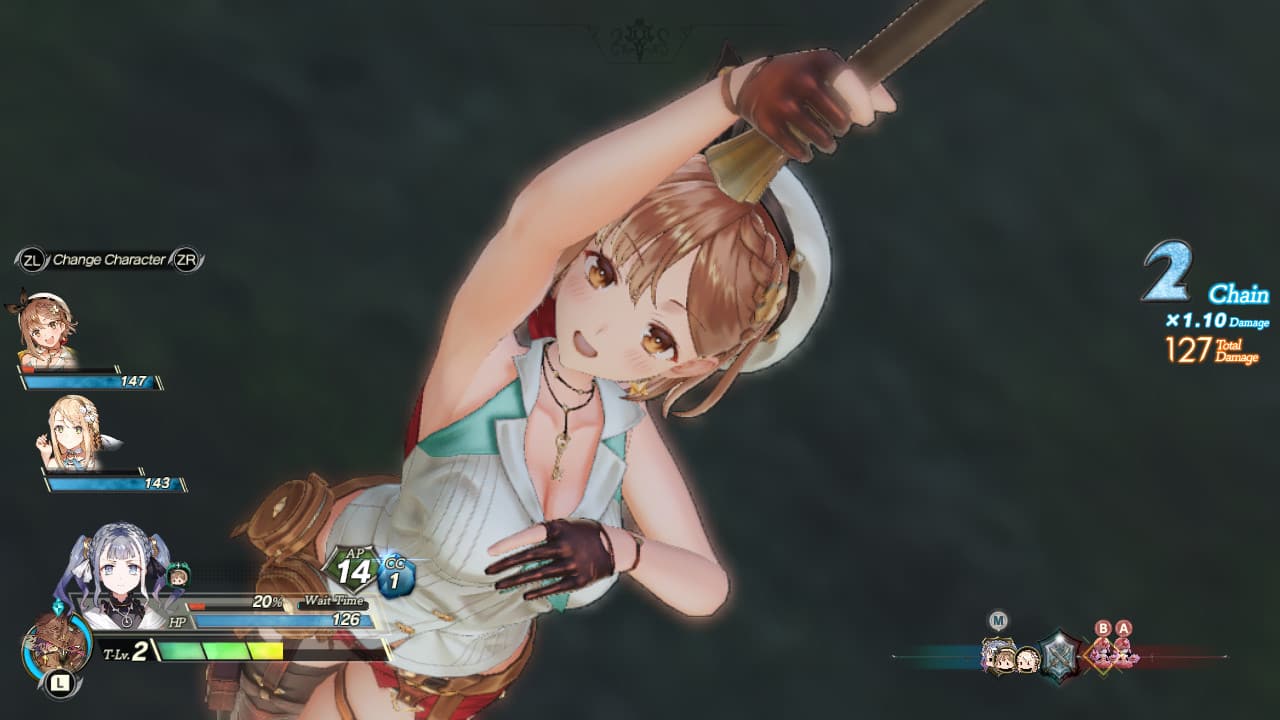Click the small companion head icon beside Patricia's portrait

pos(177,574)
